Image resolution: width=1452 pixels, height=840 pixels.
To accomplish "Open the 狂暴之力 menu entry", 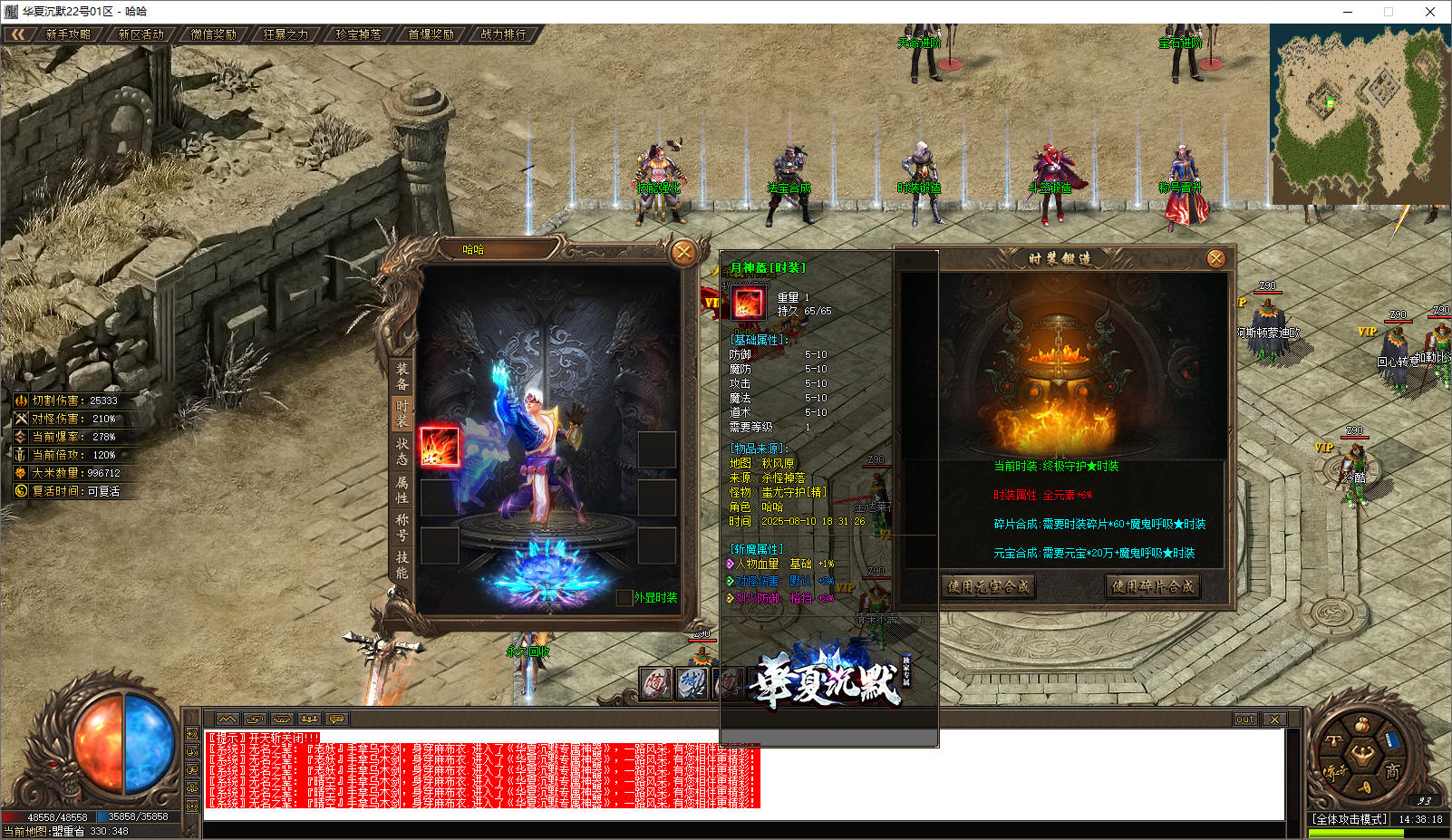I will (x=286, y=34).
